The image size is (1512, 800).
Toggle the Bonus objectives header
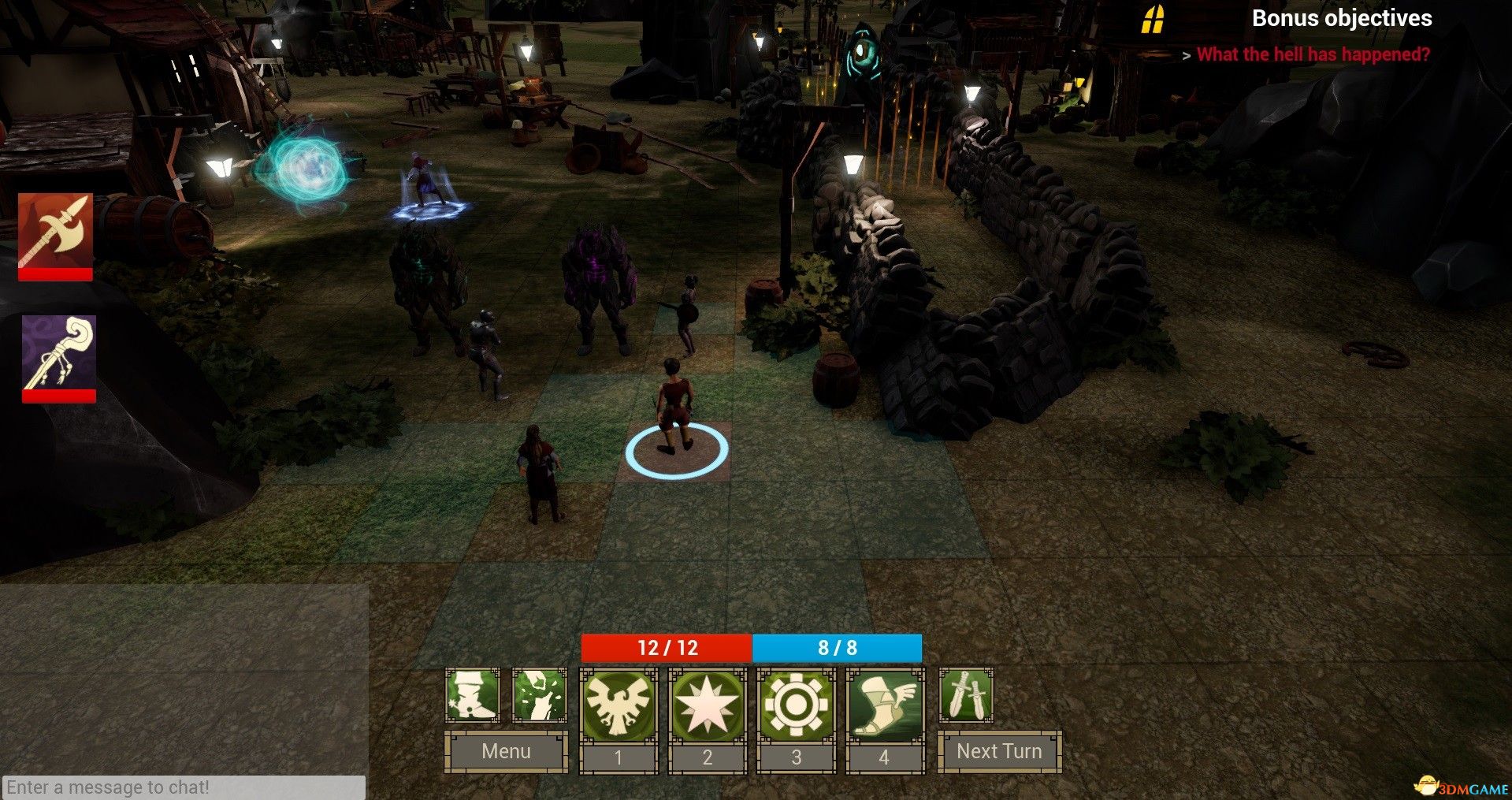tap(1341, 18)
